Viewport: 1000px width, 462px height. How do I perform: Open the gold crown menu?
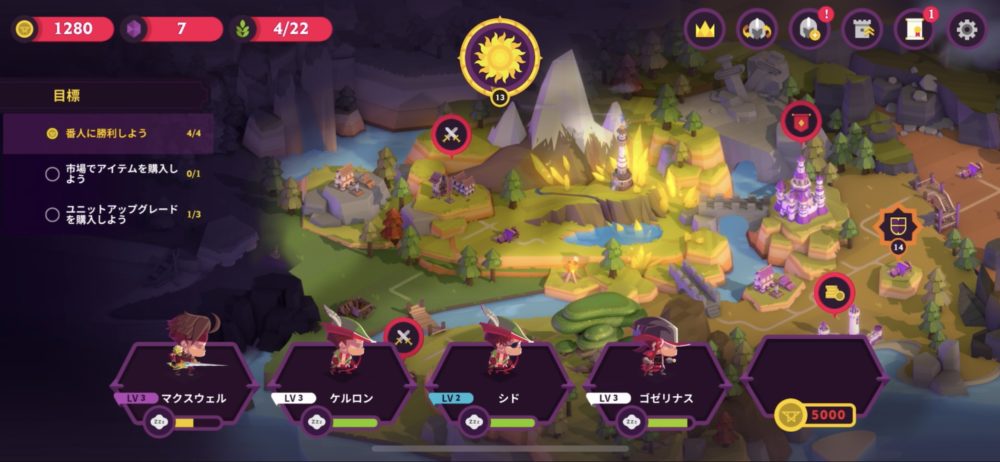[705, 29]
